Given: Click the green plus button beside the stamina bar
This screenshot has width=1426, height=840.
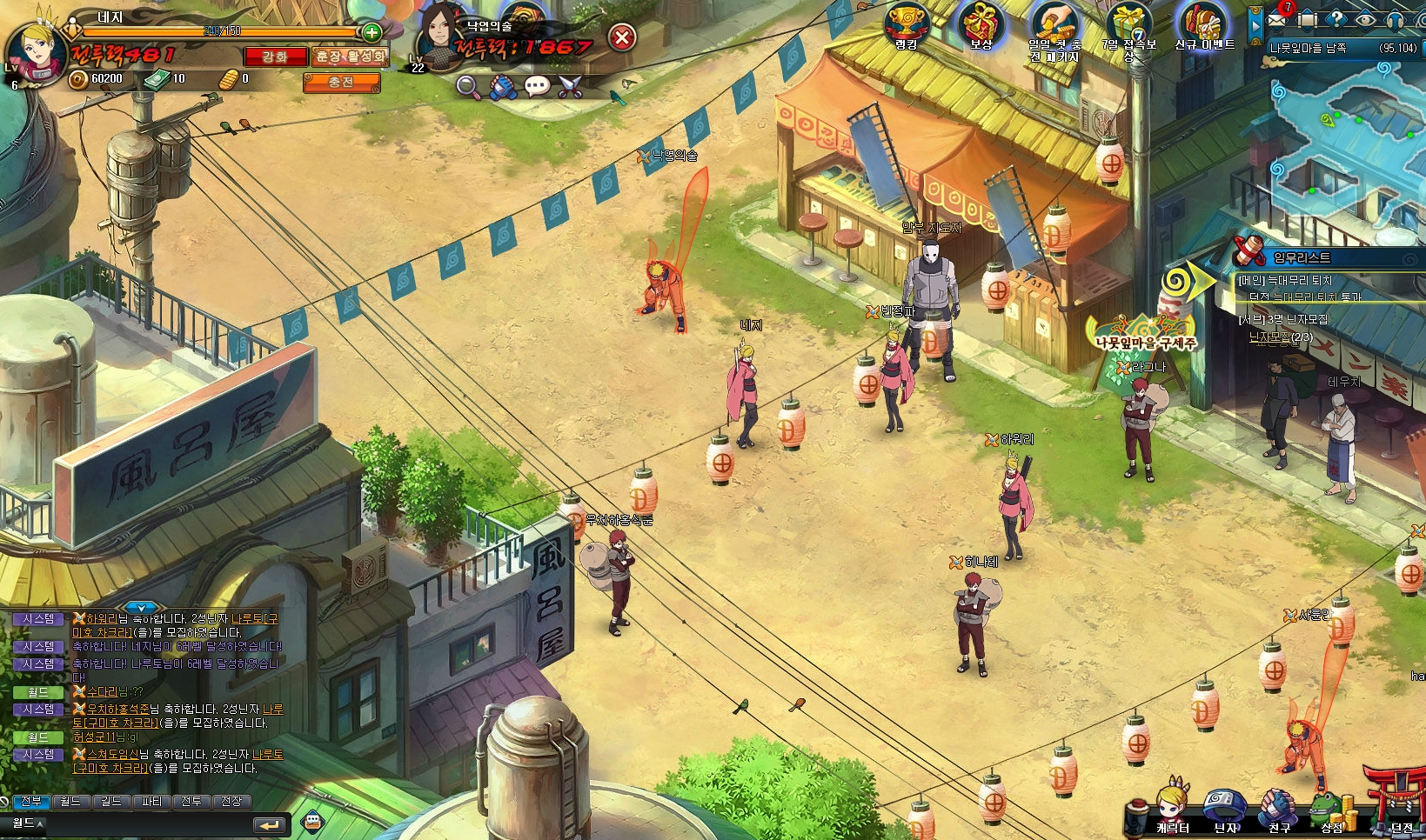Looking at the screenshot, I should coord(372,33).
